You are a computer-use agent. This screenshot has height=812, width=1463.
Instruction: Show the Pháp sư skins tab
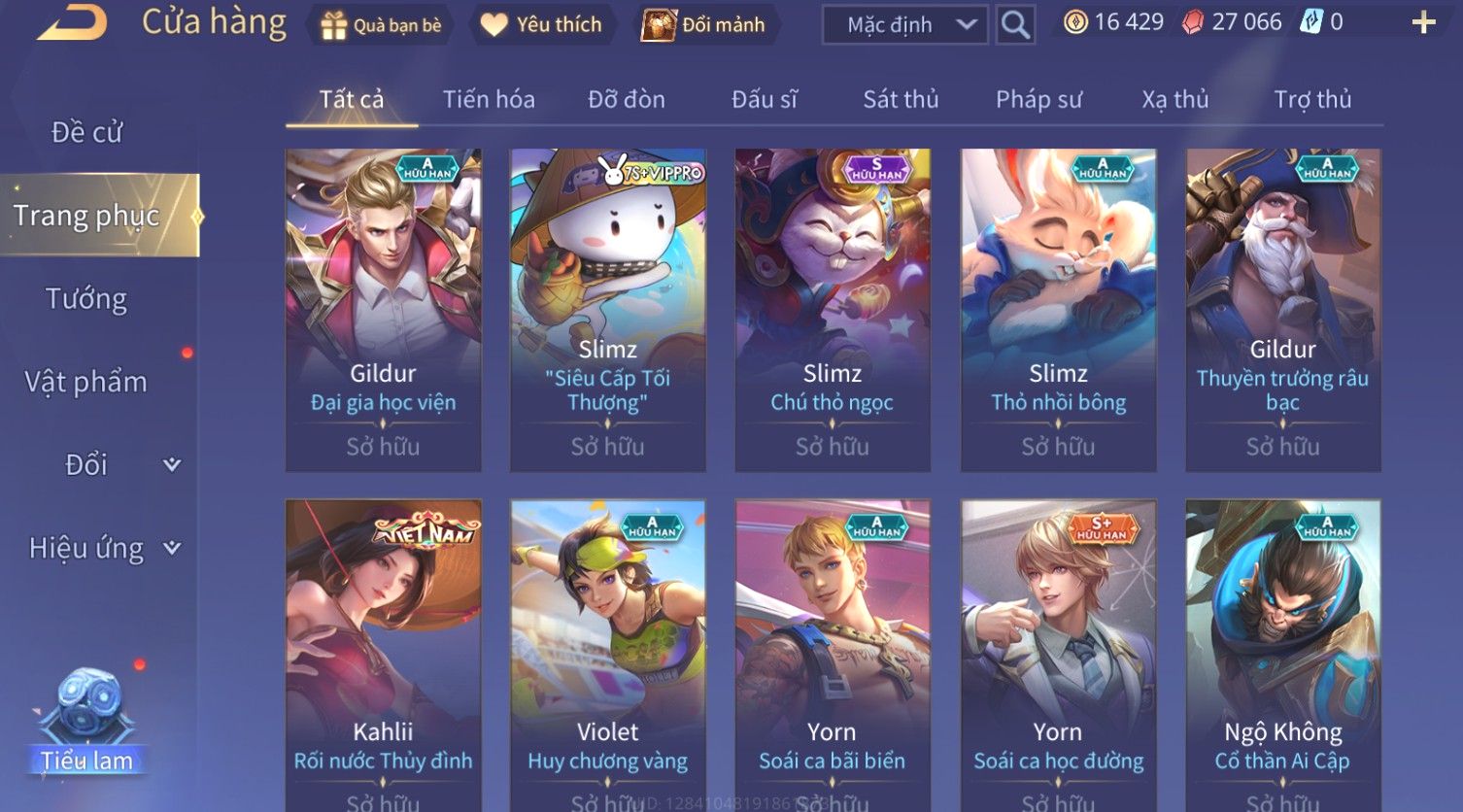click(x=1038, y=99)
